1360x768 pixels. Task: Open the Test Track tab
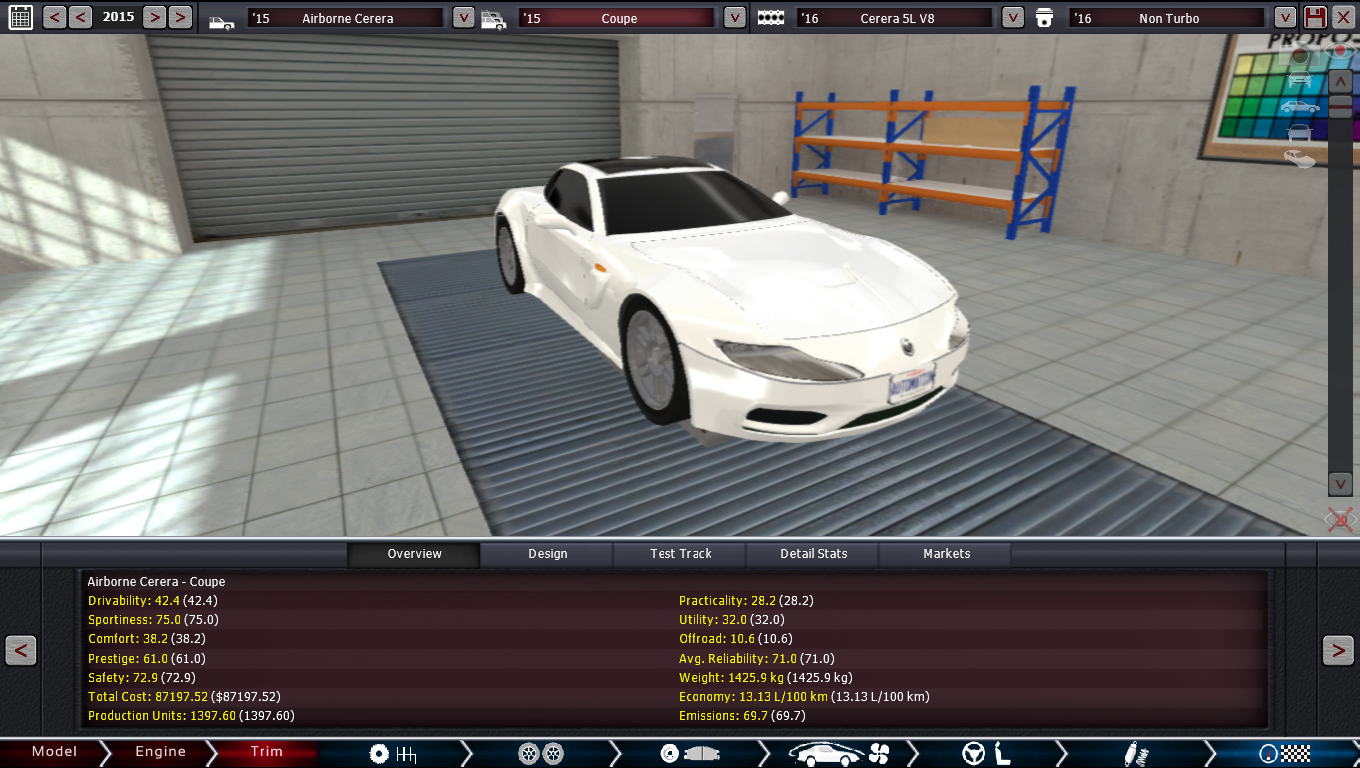click(681, 554)
